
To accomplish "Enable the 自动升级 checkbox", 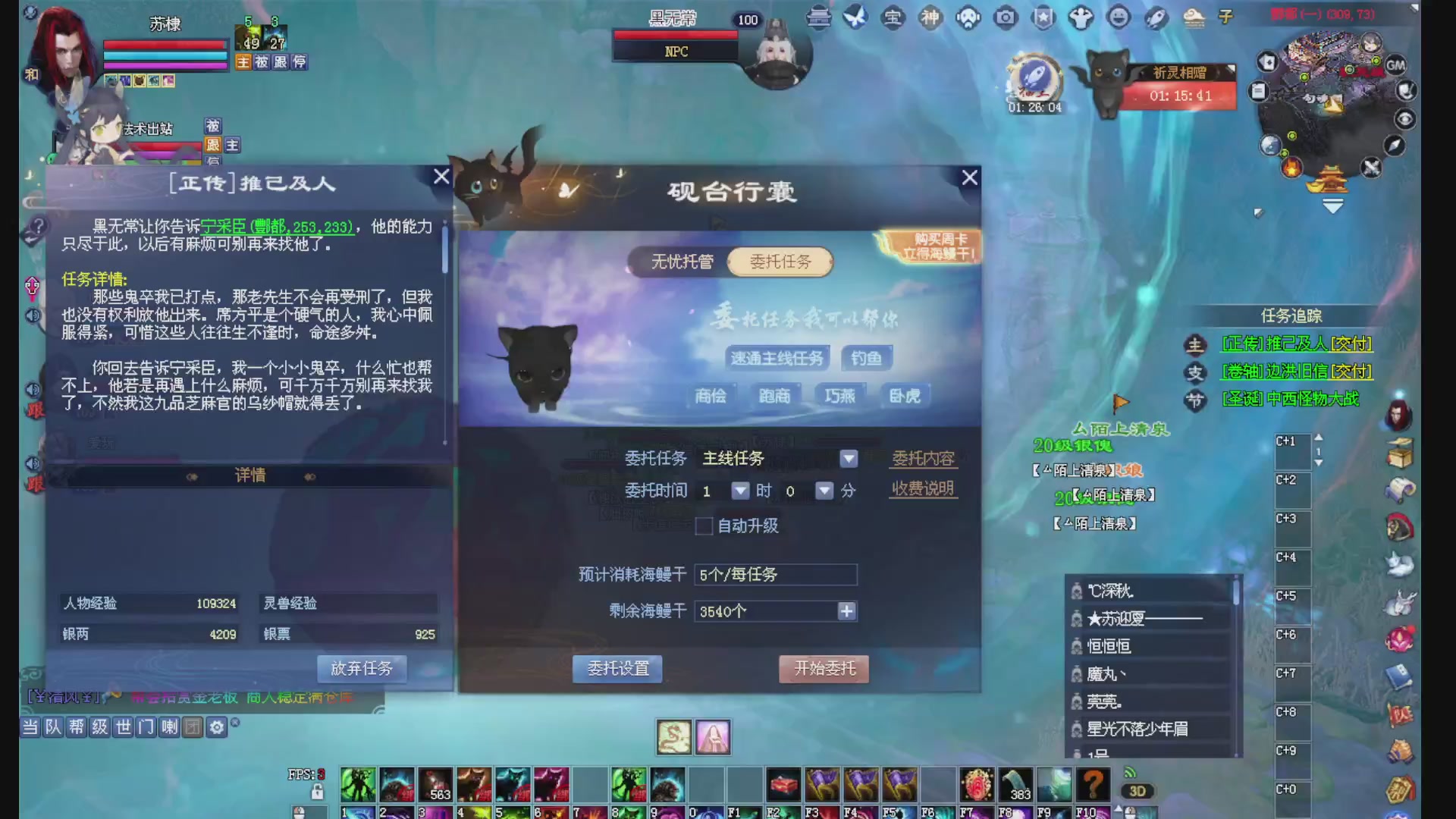I will (703, 526).
